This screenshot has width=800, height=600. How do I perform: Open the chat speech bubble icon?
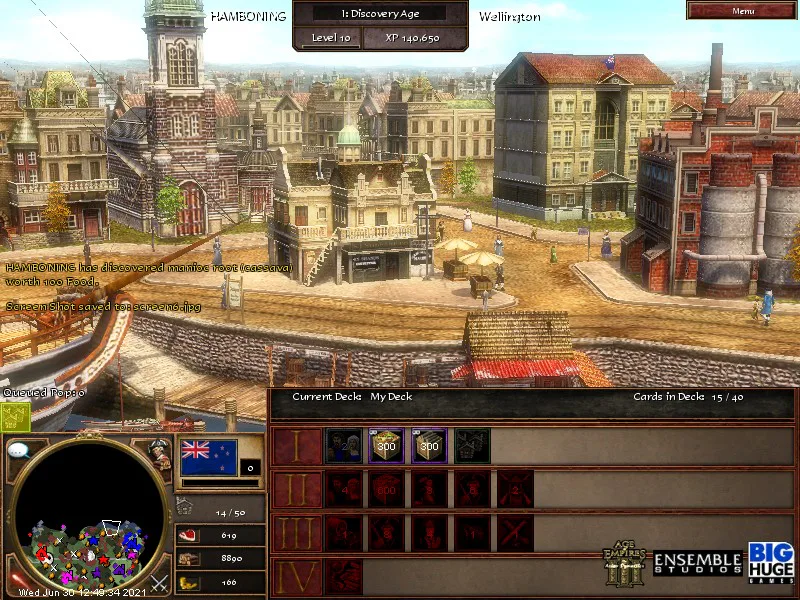(x=20, y=451)
